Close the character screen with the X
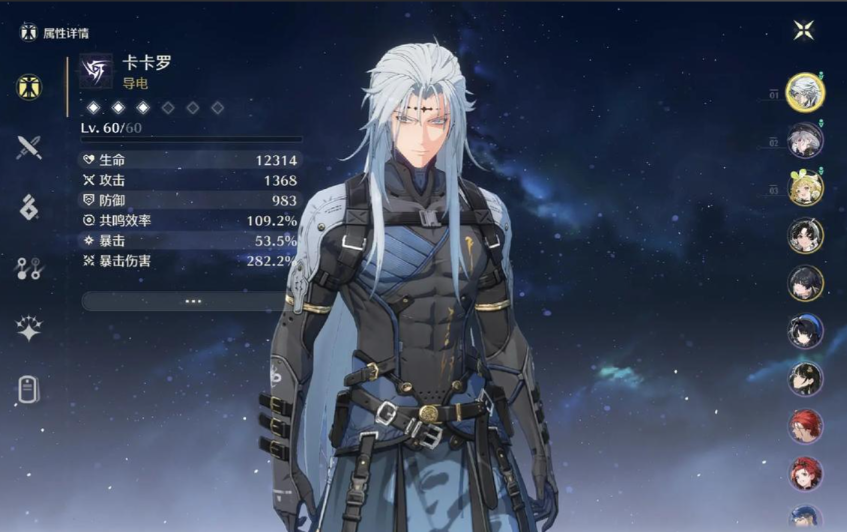The height and width of the screenshot is (532, 847). click(x=803, y=30)
